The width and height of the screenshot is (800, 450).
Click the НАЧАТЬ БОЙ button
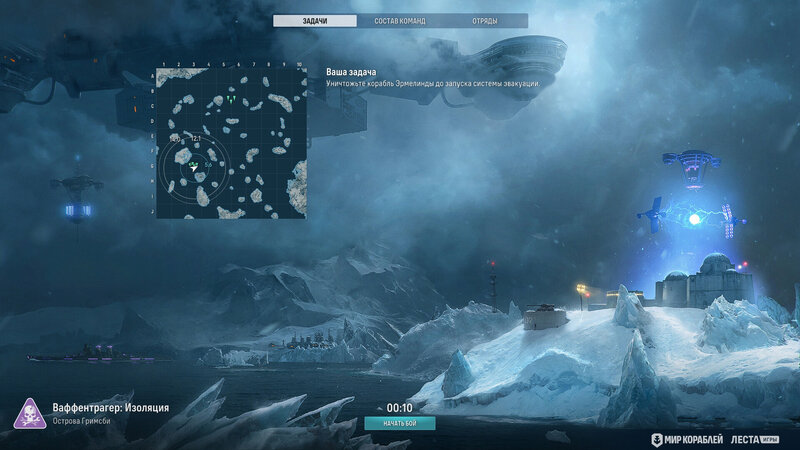(x=400, y=423)
